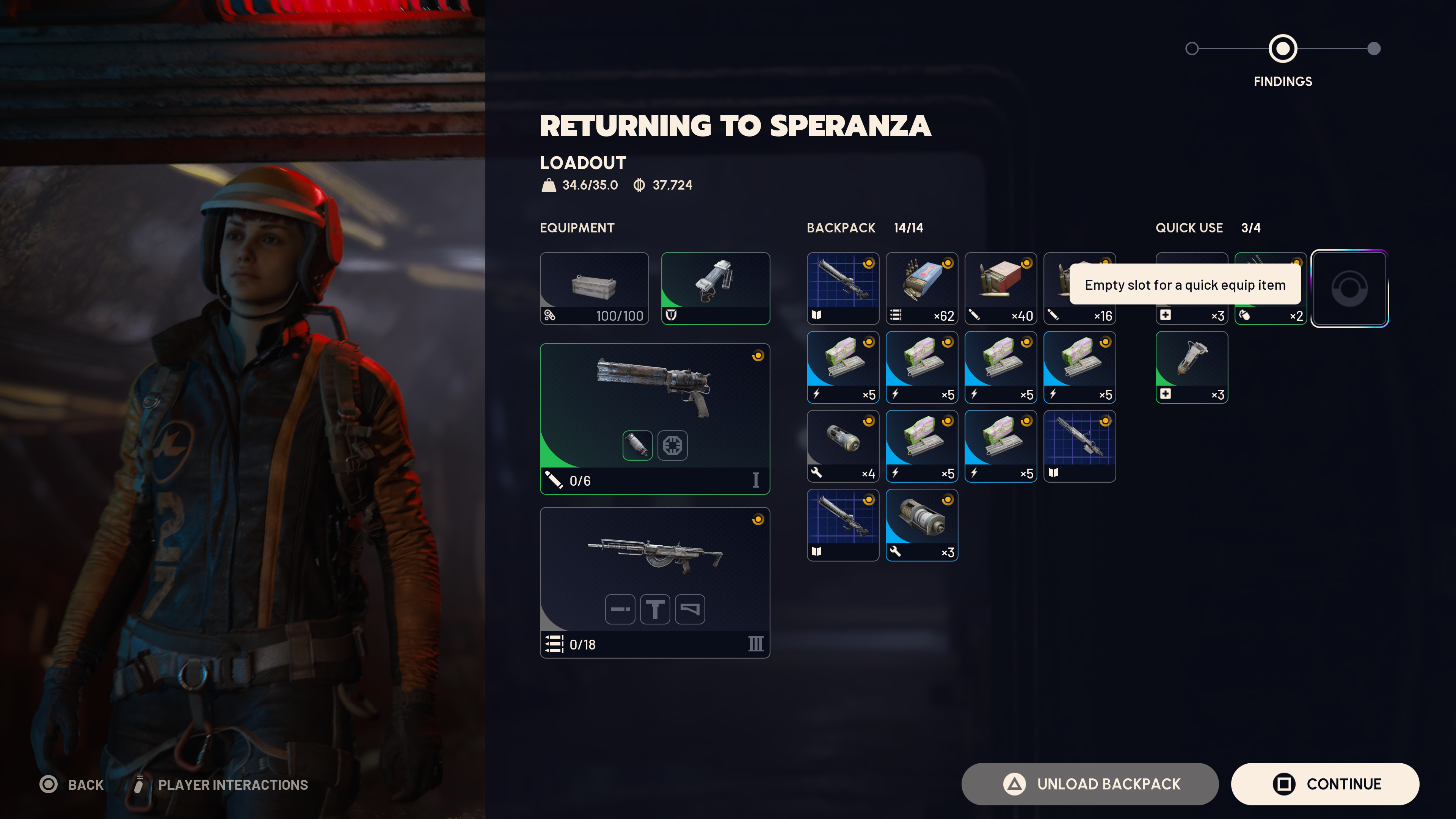Select the rifle's stock attachment slot
This screenshot has width=1456, height=819.
[x=690, y=609]
